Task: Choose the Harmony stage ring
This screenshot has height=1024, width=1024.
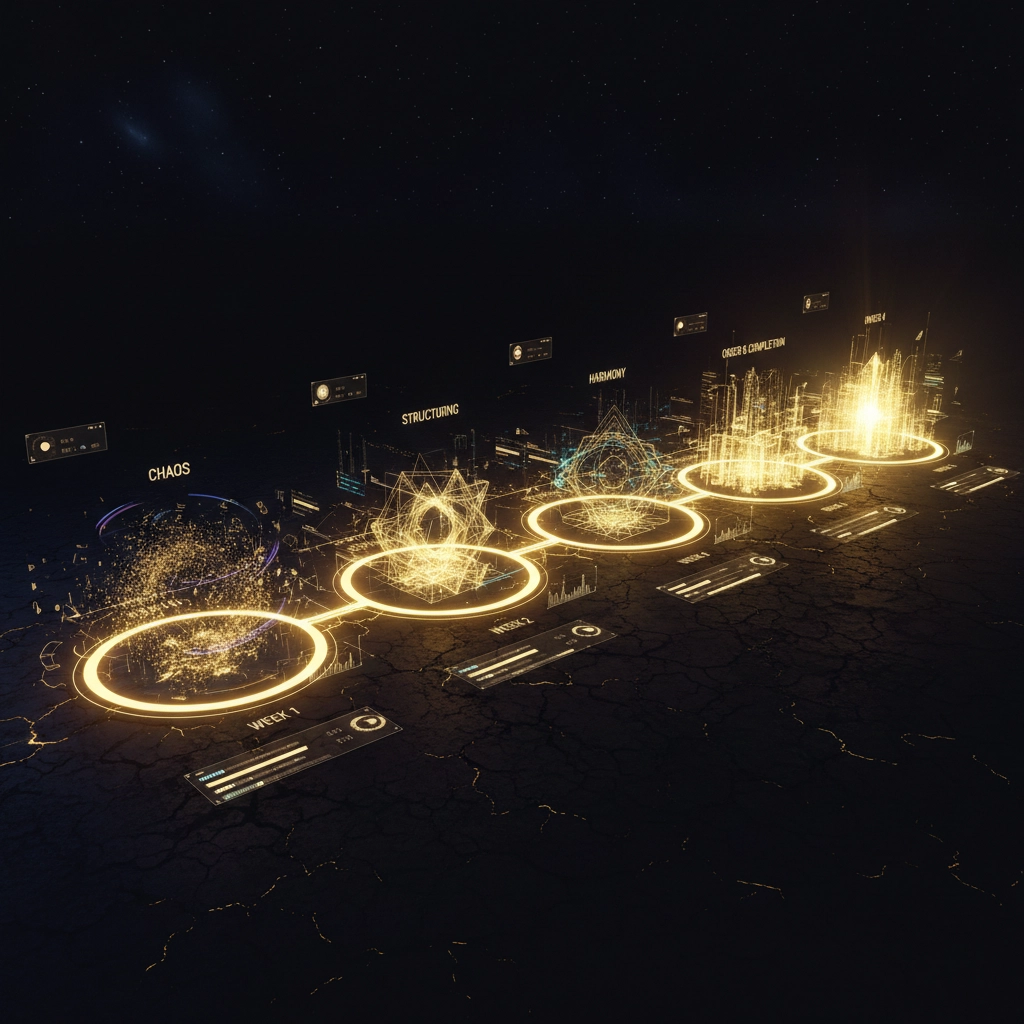Action: 614,522
